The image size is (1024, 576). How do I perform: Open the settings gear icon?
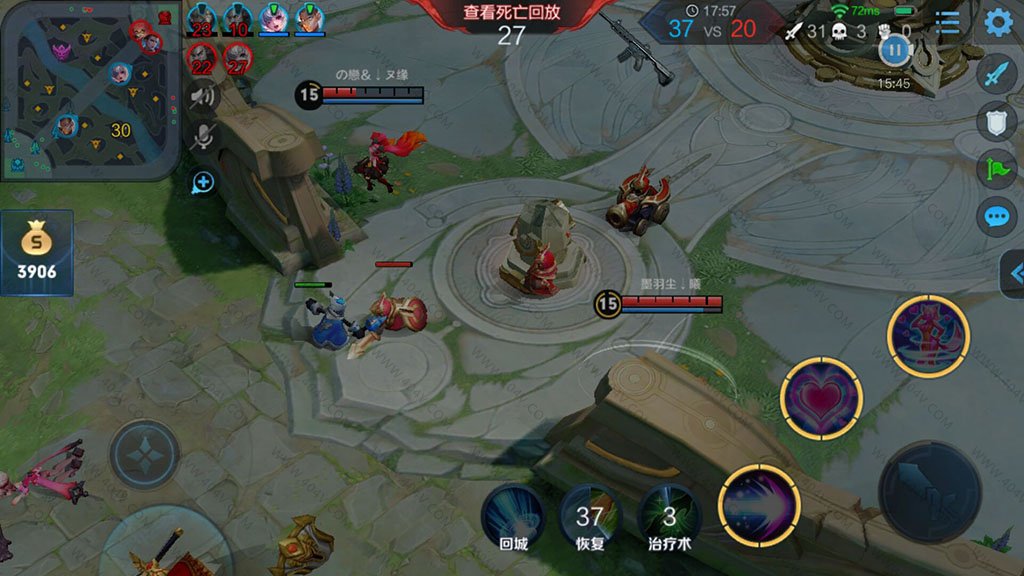click(x=997, y=22)
